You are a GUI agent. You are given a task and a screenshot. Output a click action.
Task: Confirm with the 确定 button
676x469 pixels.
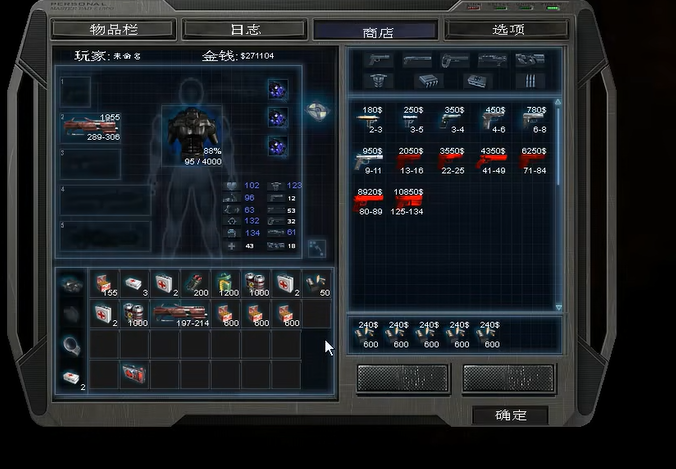point(509,415)
